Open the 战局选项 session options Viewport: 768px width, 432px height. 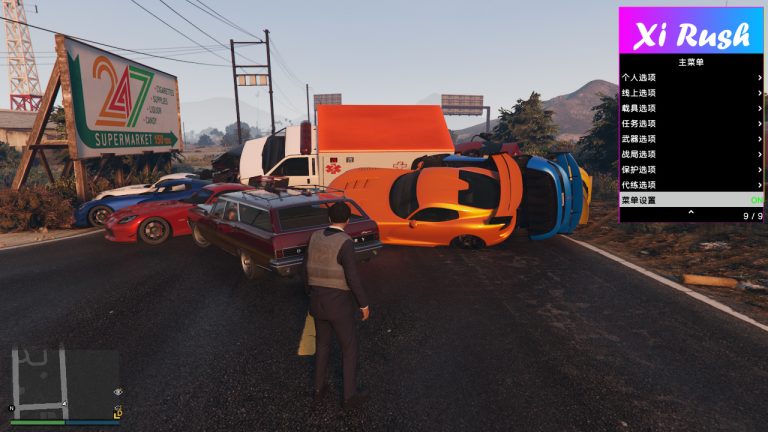pyautogui.click(x=690, y=154)
